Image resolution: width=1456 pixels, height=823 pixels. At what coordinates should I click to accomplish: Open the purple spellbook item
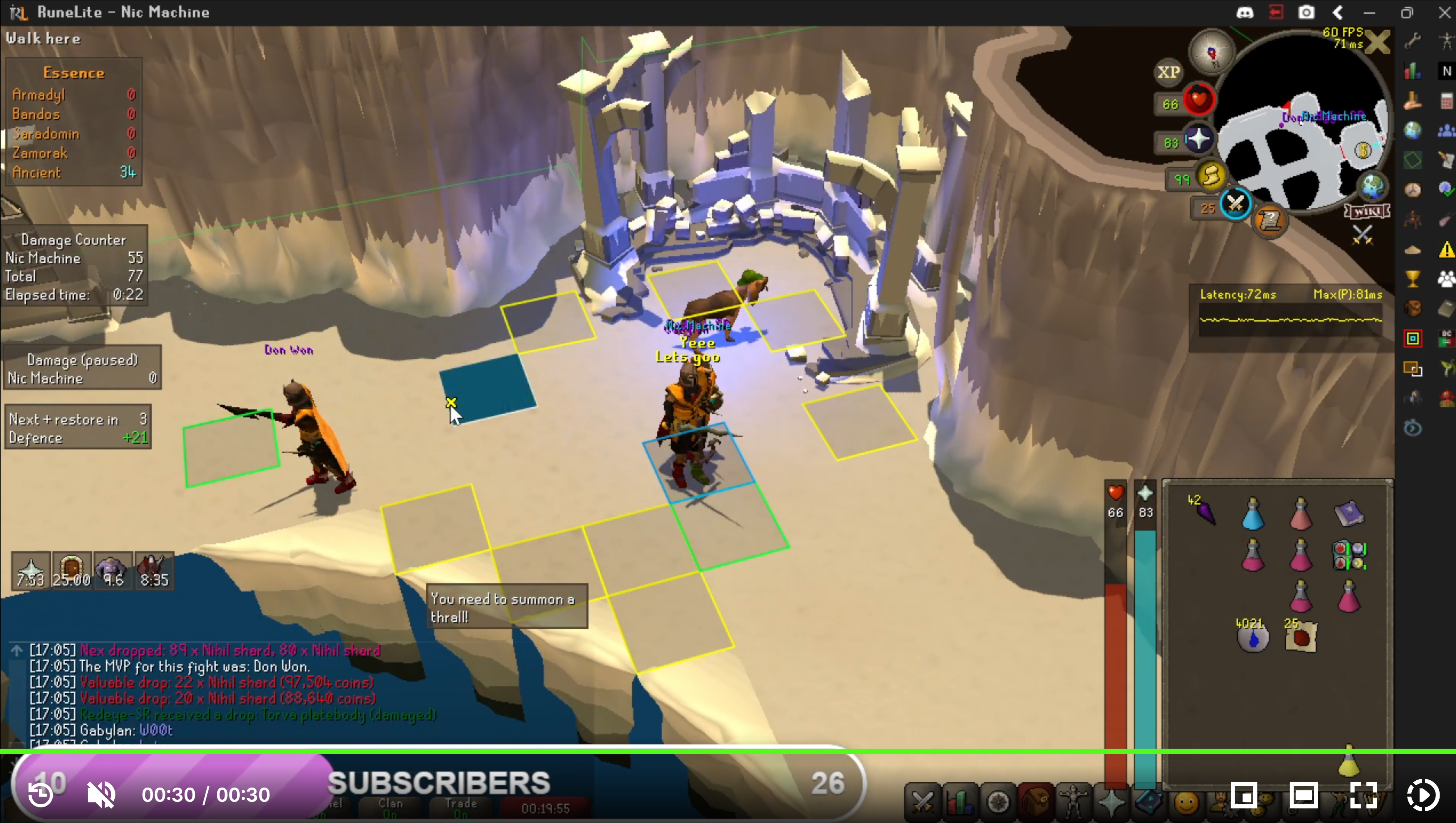[1349, 513]
